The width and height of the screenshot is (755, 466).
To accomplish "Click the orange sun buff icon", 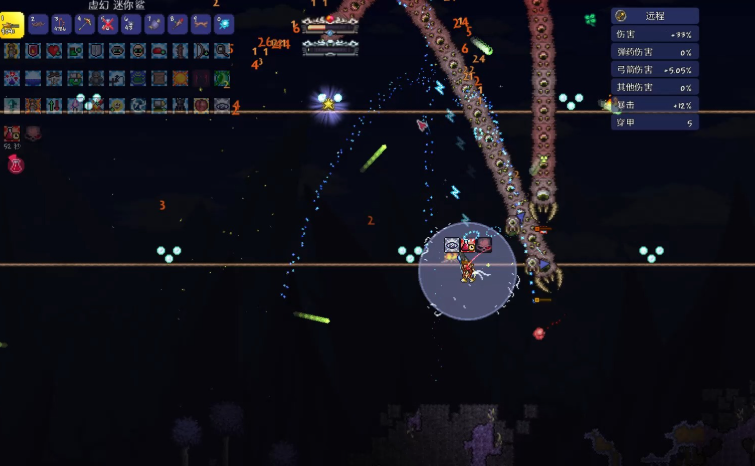I will point(180,78).
